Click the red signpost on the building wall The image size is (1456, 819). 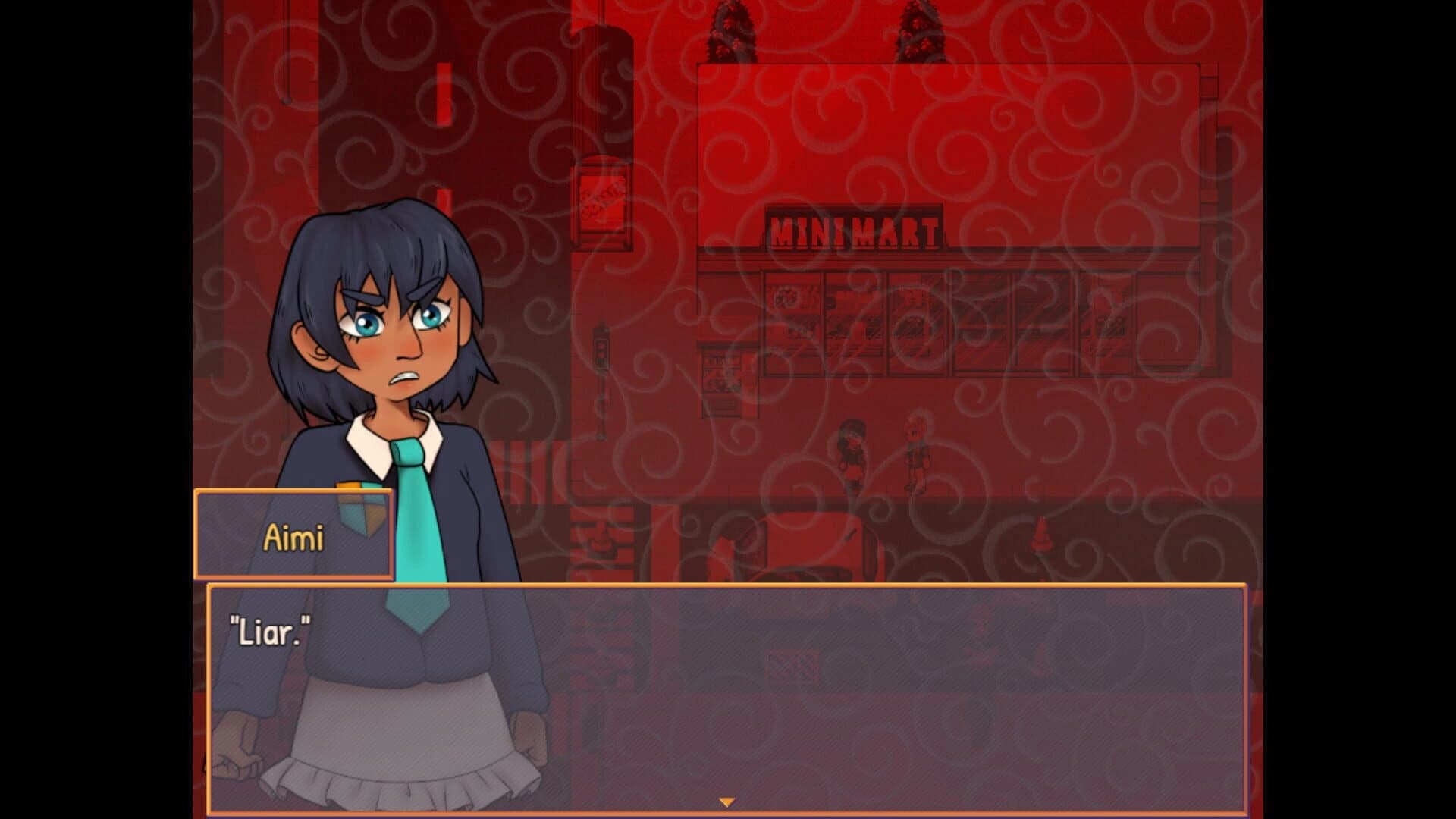tap(601, 201)
